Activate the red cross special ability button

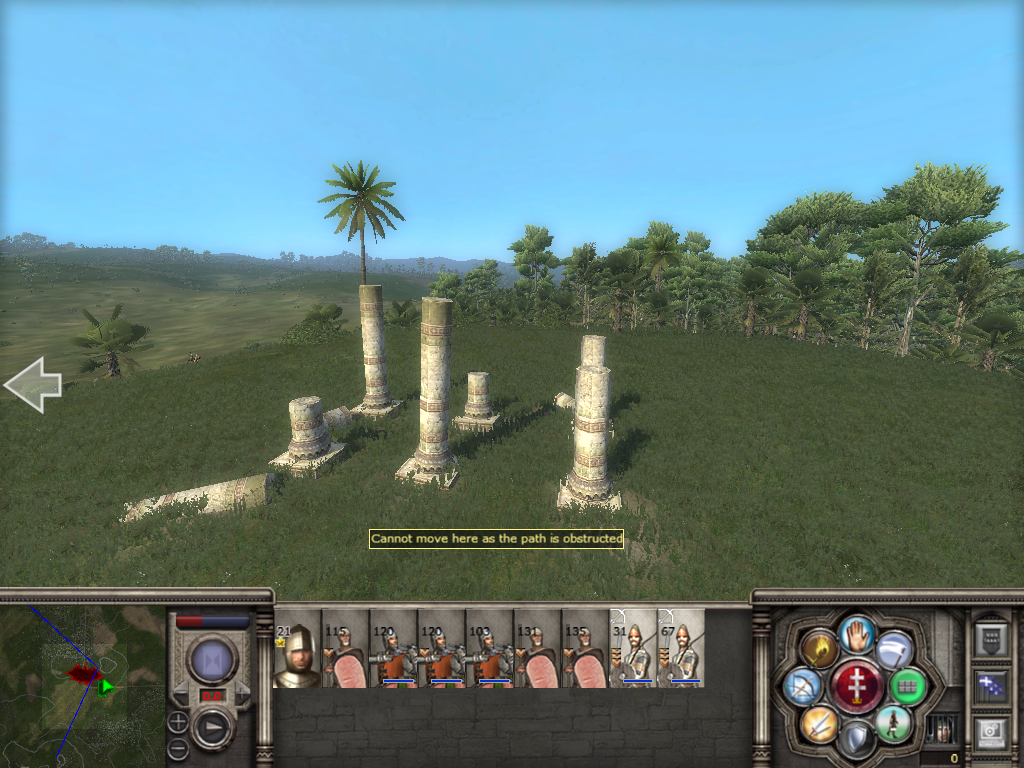click(x=856, y=687)
